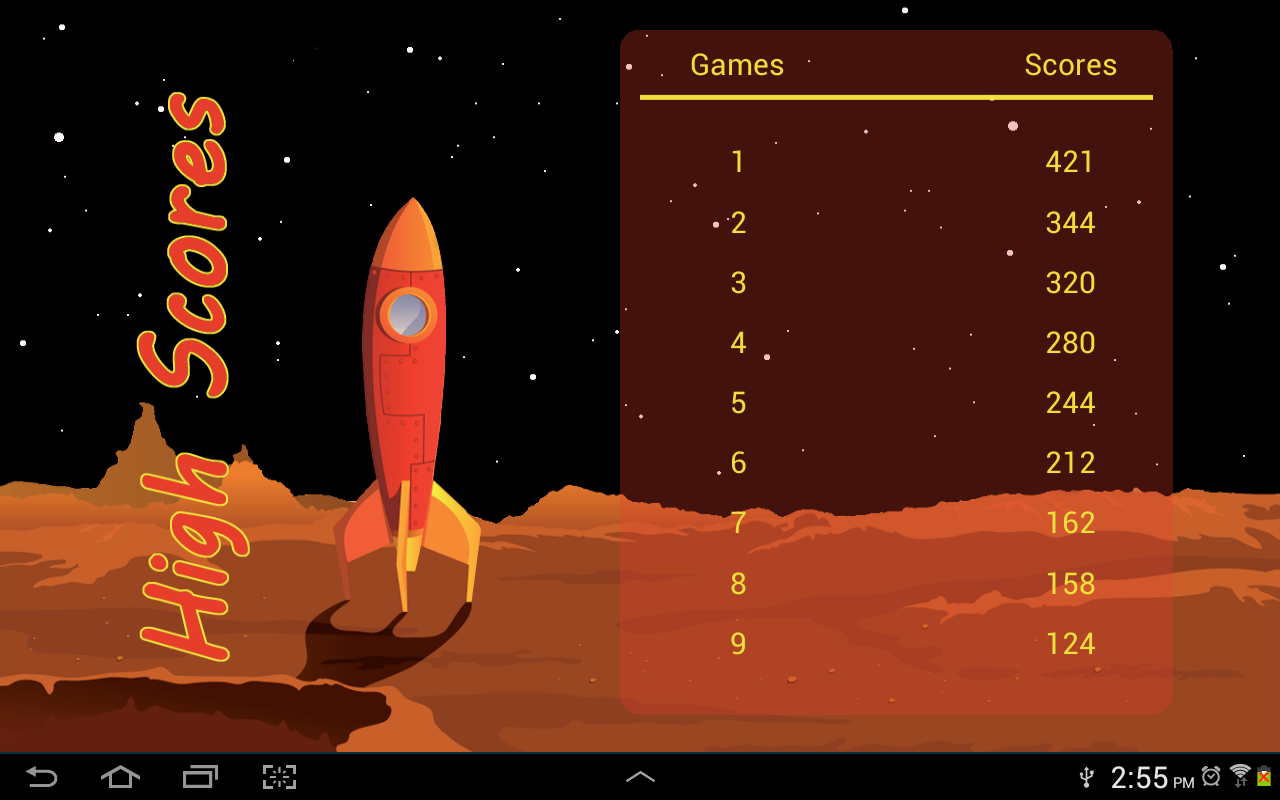Tap the top score 421
The image size is (1280, 800).
[1070, 162]
